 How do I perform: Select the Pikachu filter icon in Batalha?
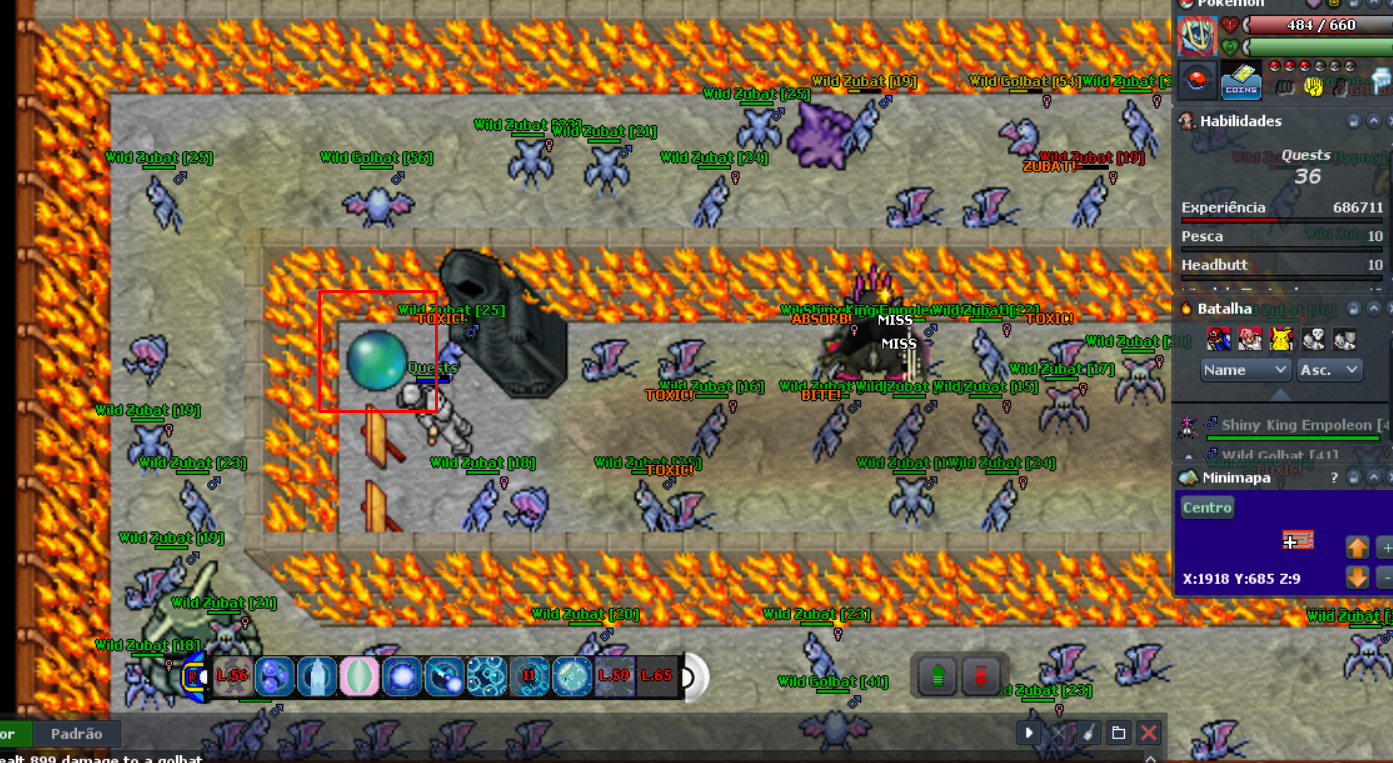pos(1280,338)
